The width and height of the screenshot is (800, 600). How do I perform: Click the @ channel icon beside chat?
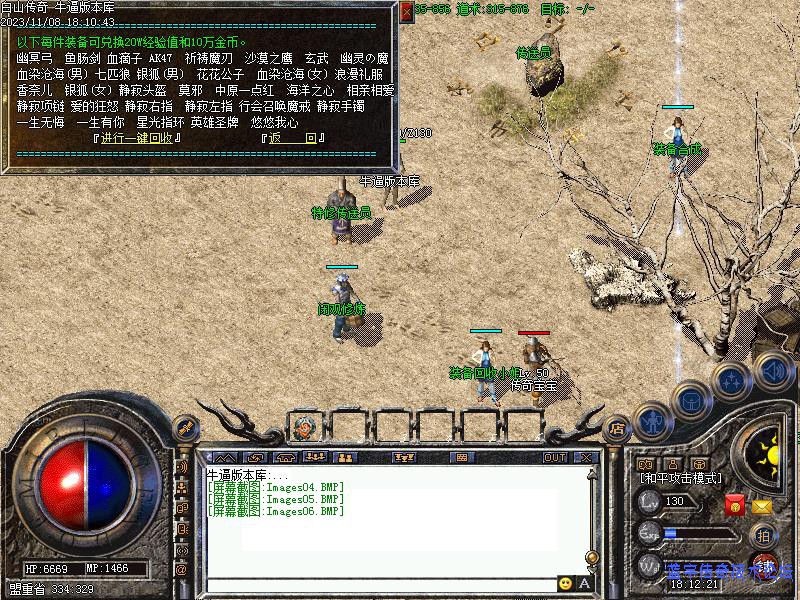tap(182, 568)
